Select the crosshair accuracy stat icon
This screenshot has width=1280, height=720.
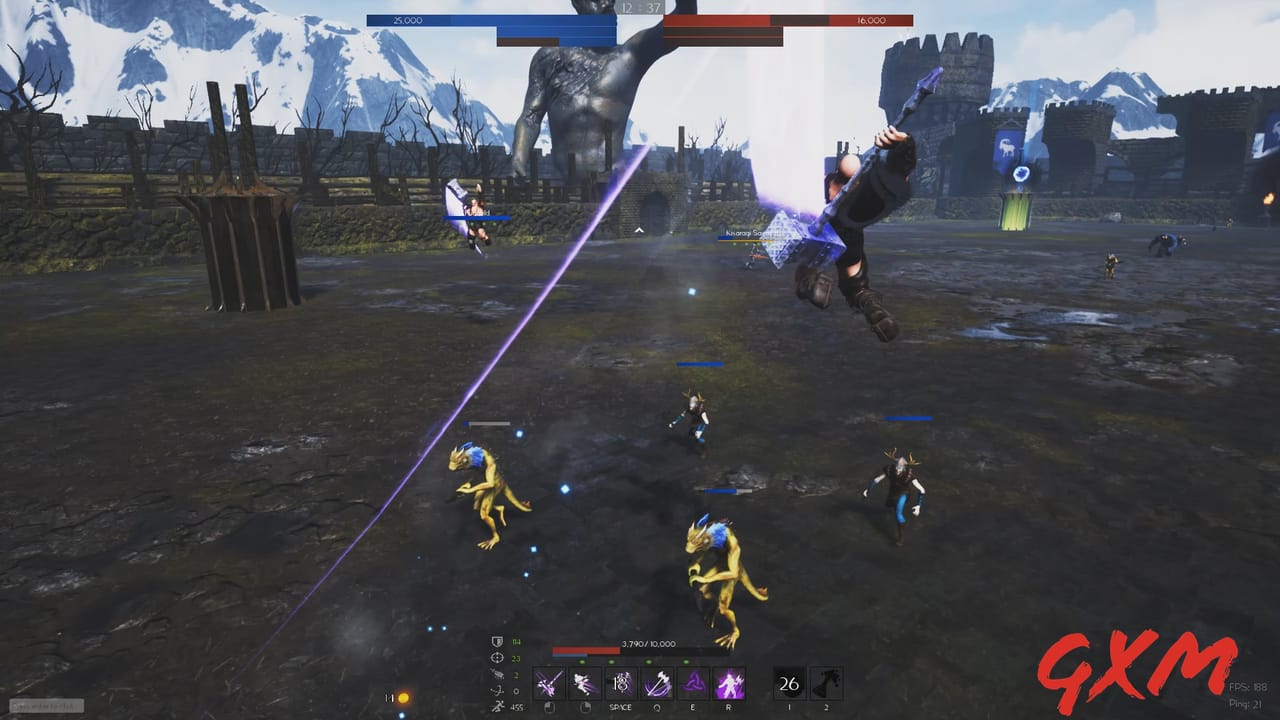pos(498,658)
